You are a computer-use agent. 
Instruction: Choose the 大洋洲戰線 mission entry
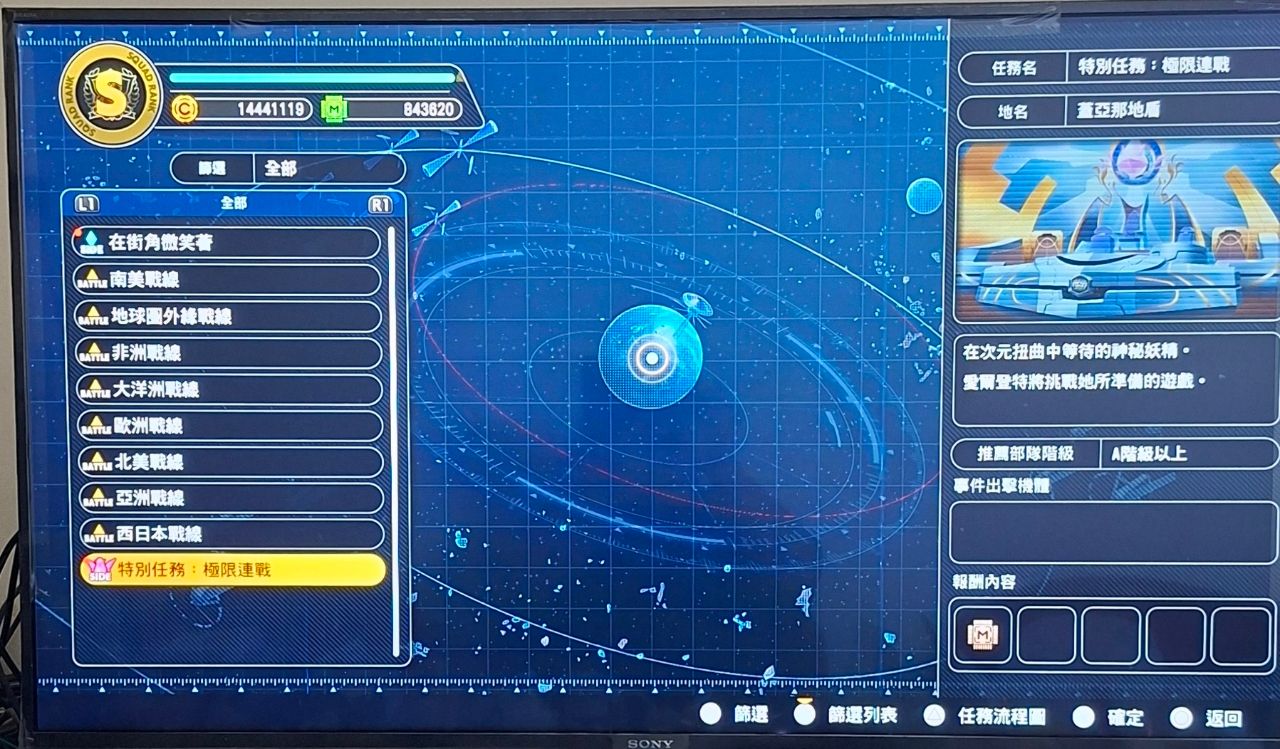(x=228, y=389)
